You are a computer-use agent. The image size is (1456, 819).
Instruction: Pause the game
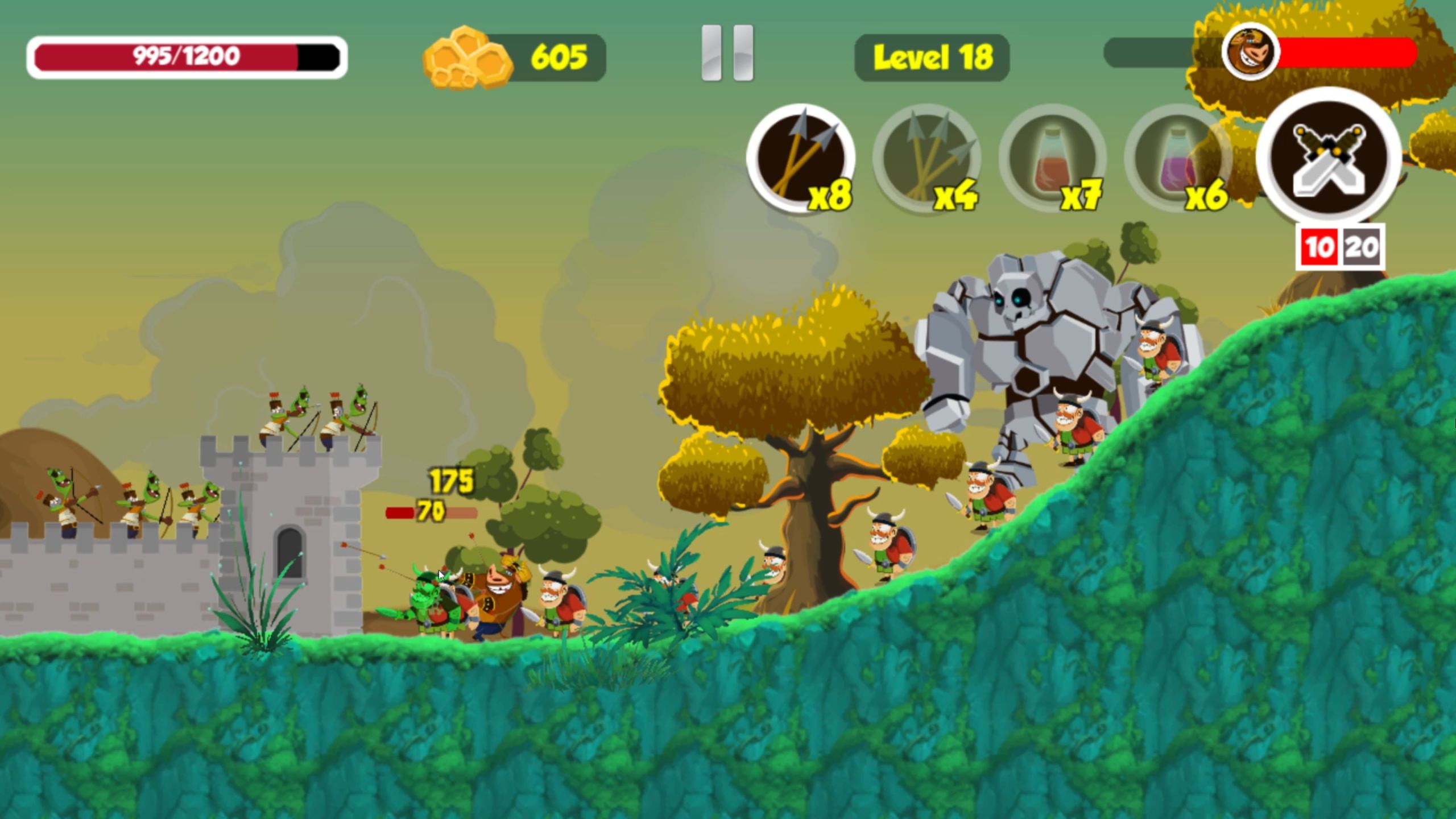pos(727,53)
